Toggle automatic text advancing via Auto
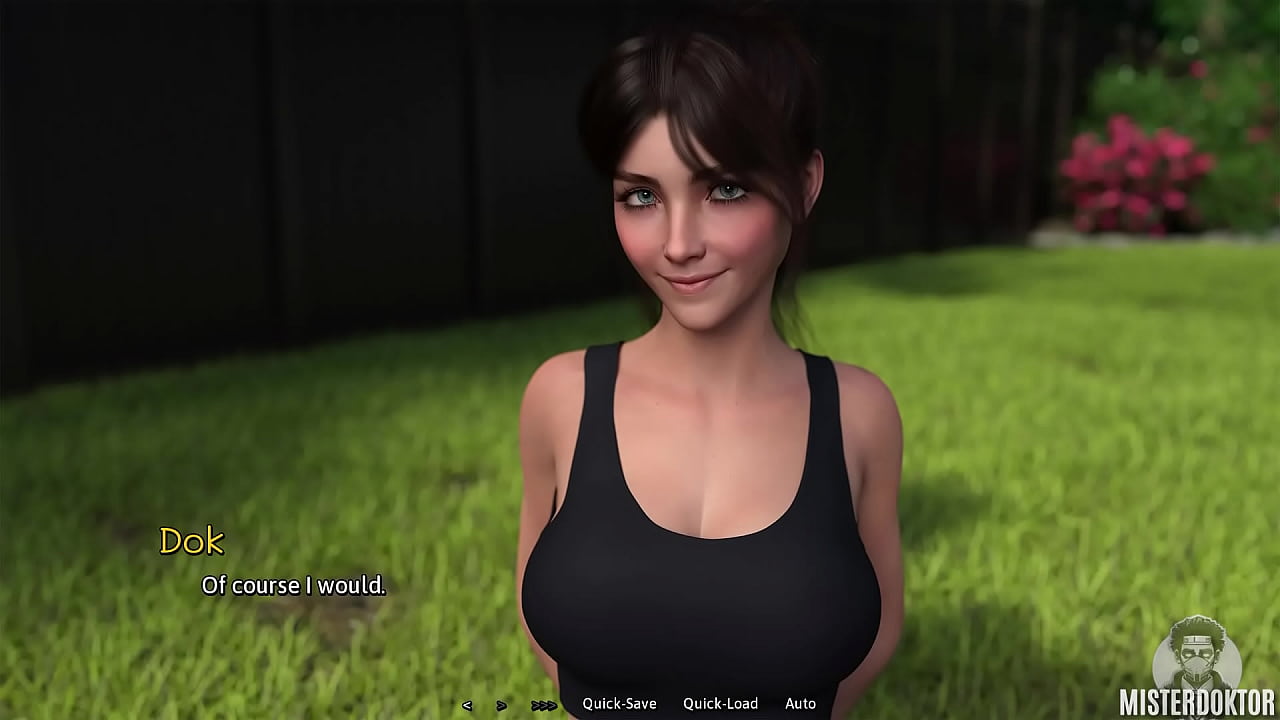 (x=800, y=703)
